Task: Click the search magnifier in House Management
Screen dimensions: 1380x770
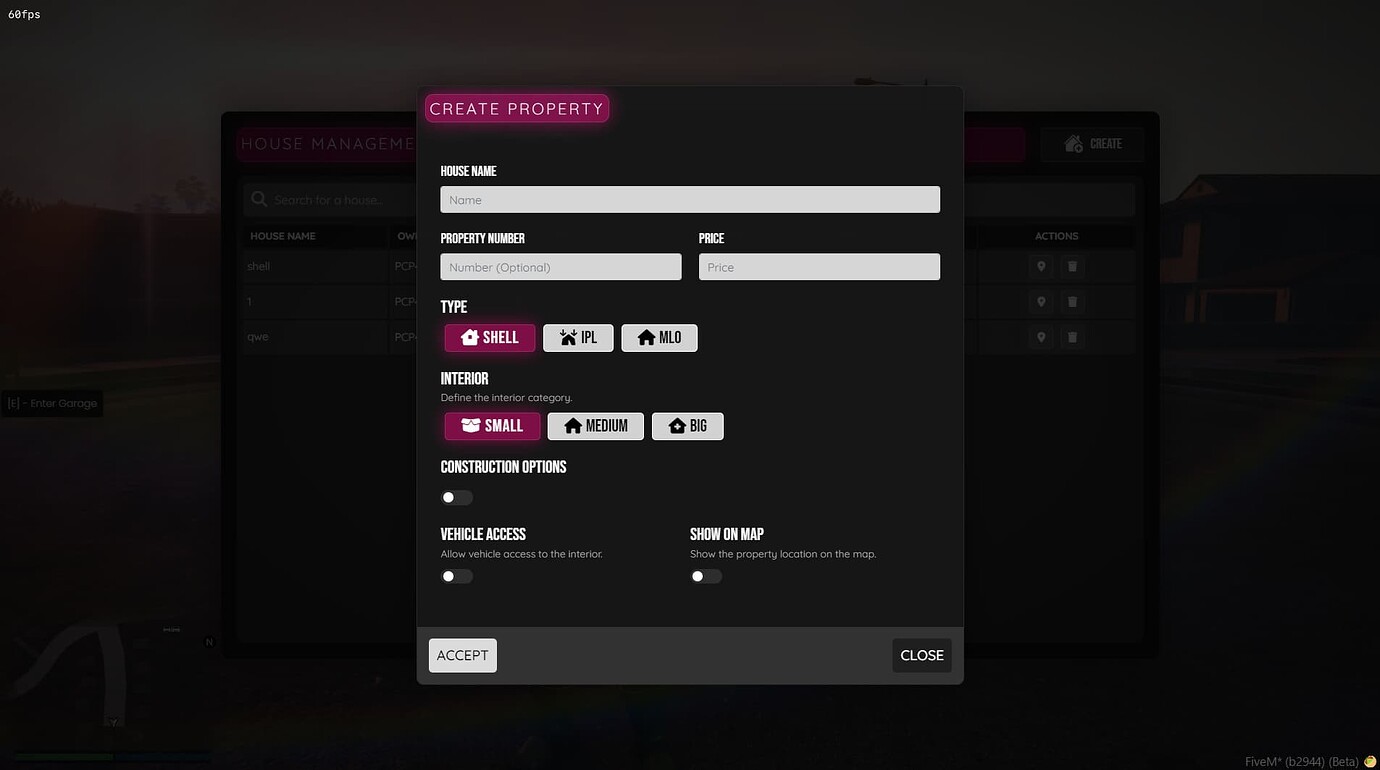Action: [x=260, y=199]
